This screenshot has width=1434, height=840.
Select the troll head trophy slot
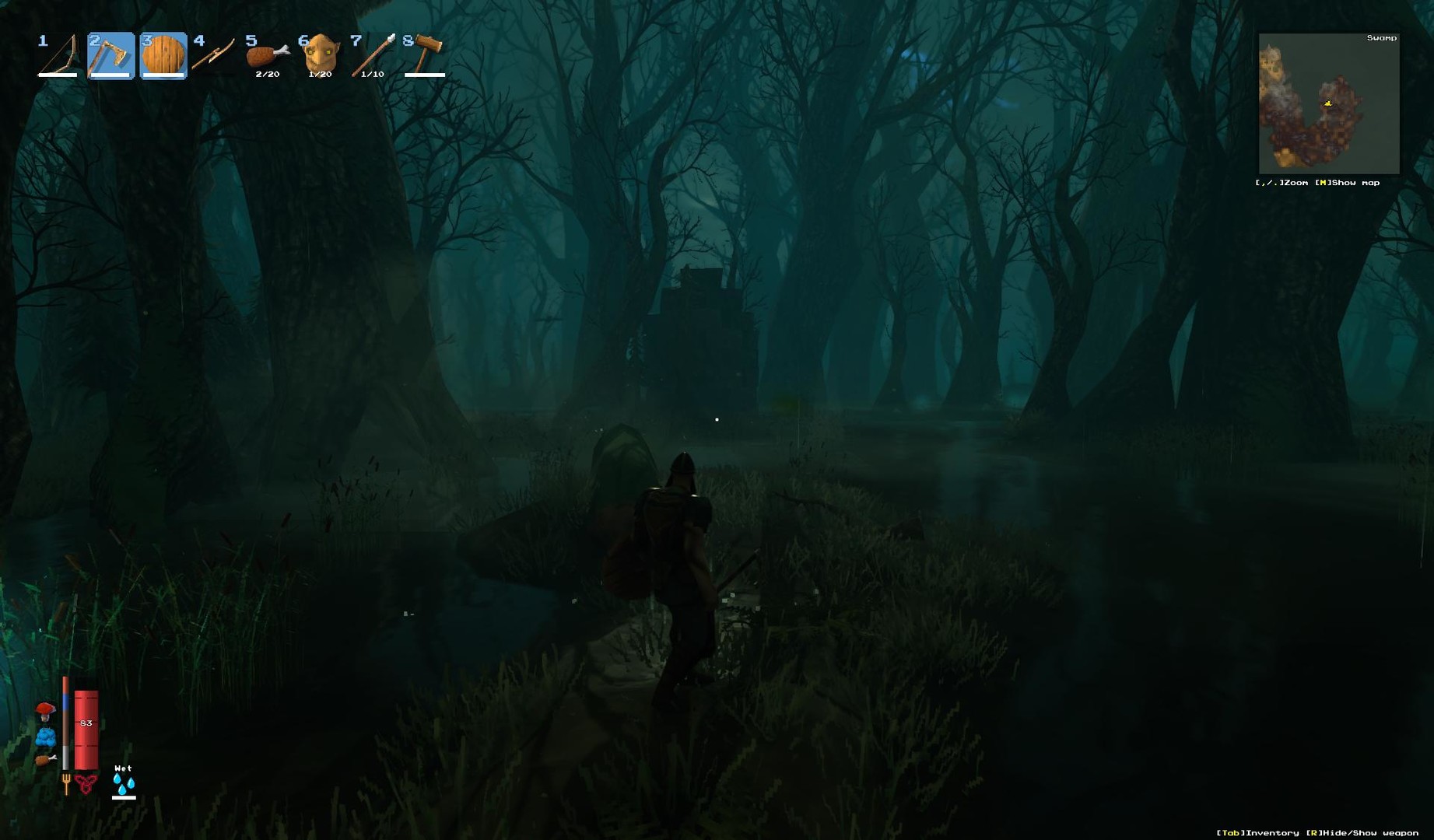[x=320, y=55]
